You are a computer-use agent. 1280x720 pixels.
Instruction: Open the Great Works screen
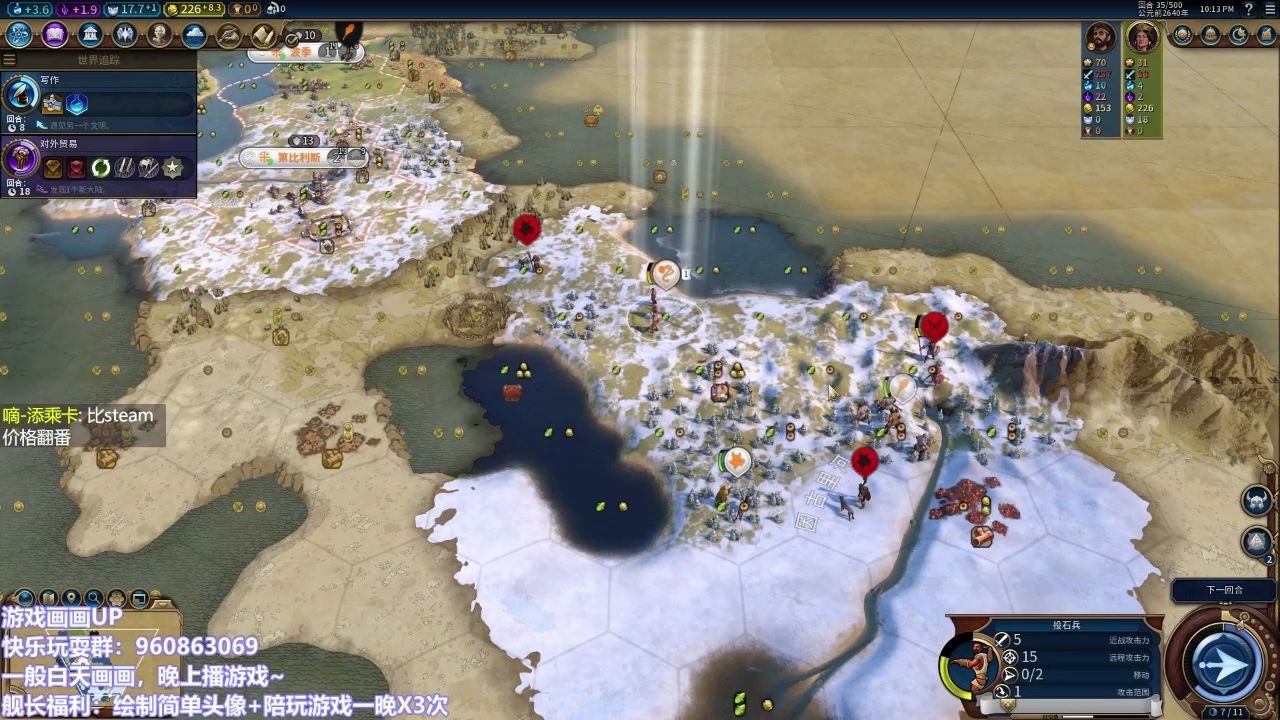(x=228, y=34)
